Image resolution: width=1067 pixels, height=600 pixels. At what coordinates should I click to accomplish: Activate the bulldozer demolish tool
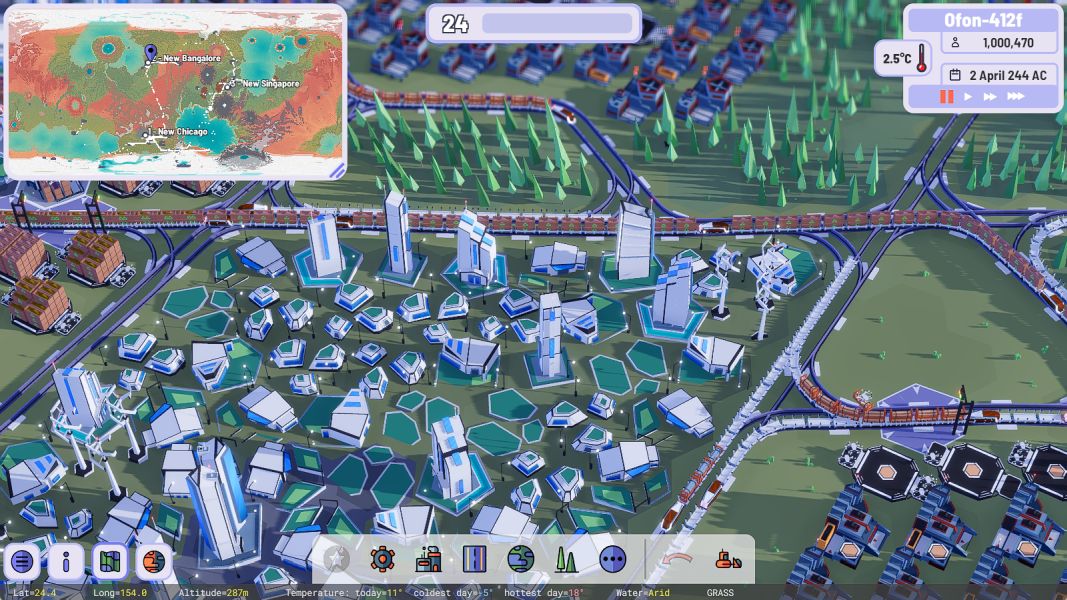pos(728,559)
